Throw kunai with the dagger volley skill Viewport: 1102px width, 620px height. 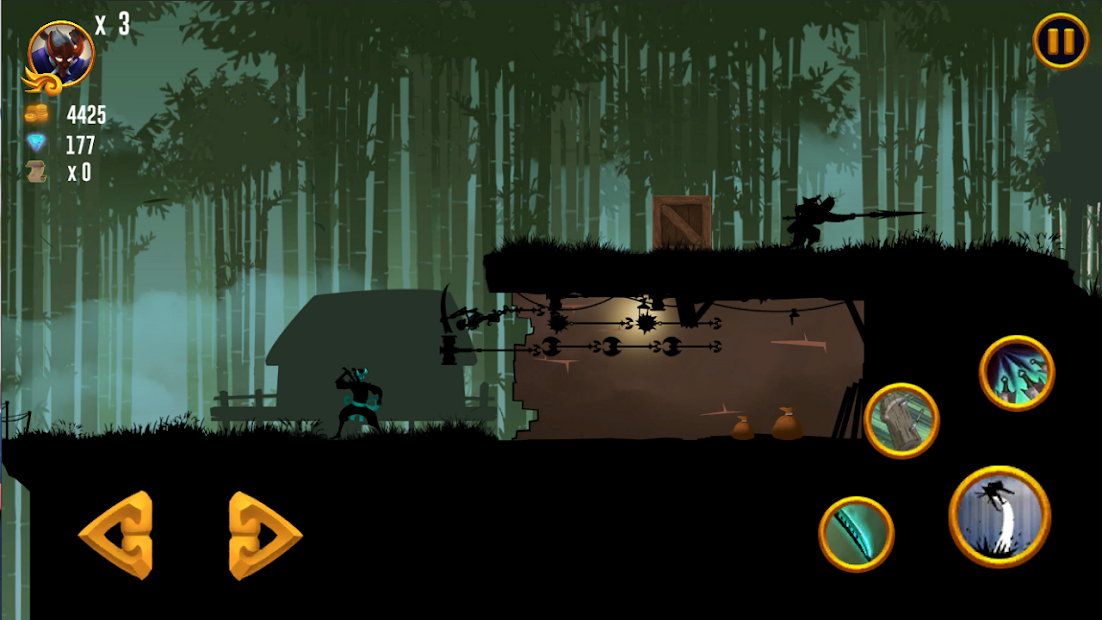1017,373
